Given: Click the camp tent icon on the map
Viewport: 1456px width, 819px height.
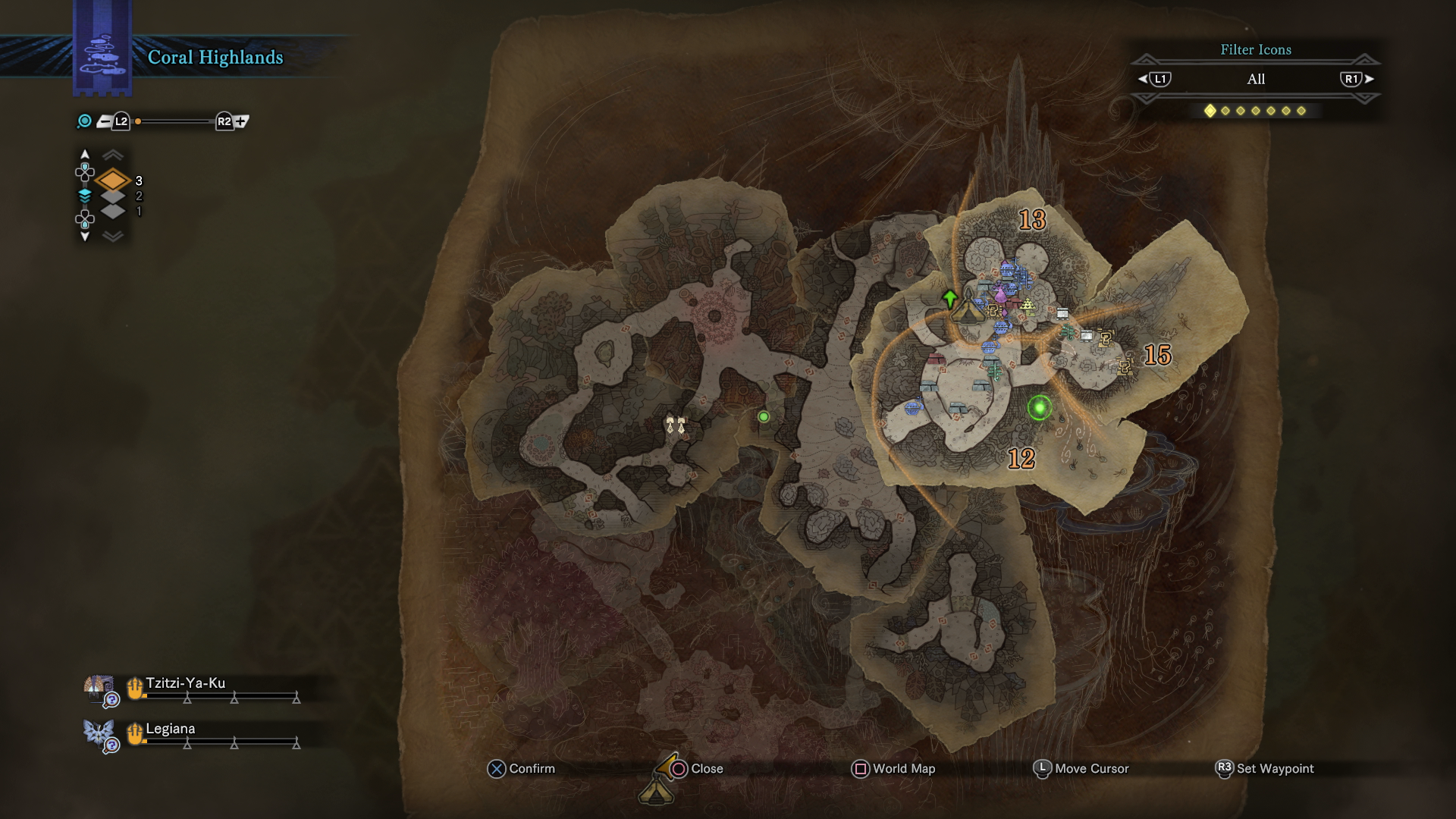Looking at the screenshot, I should point(968,311).
